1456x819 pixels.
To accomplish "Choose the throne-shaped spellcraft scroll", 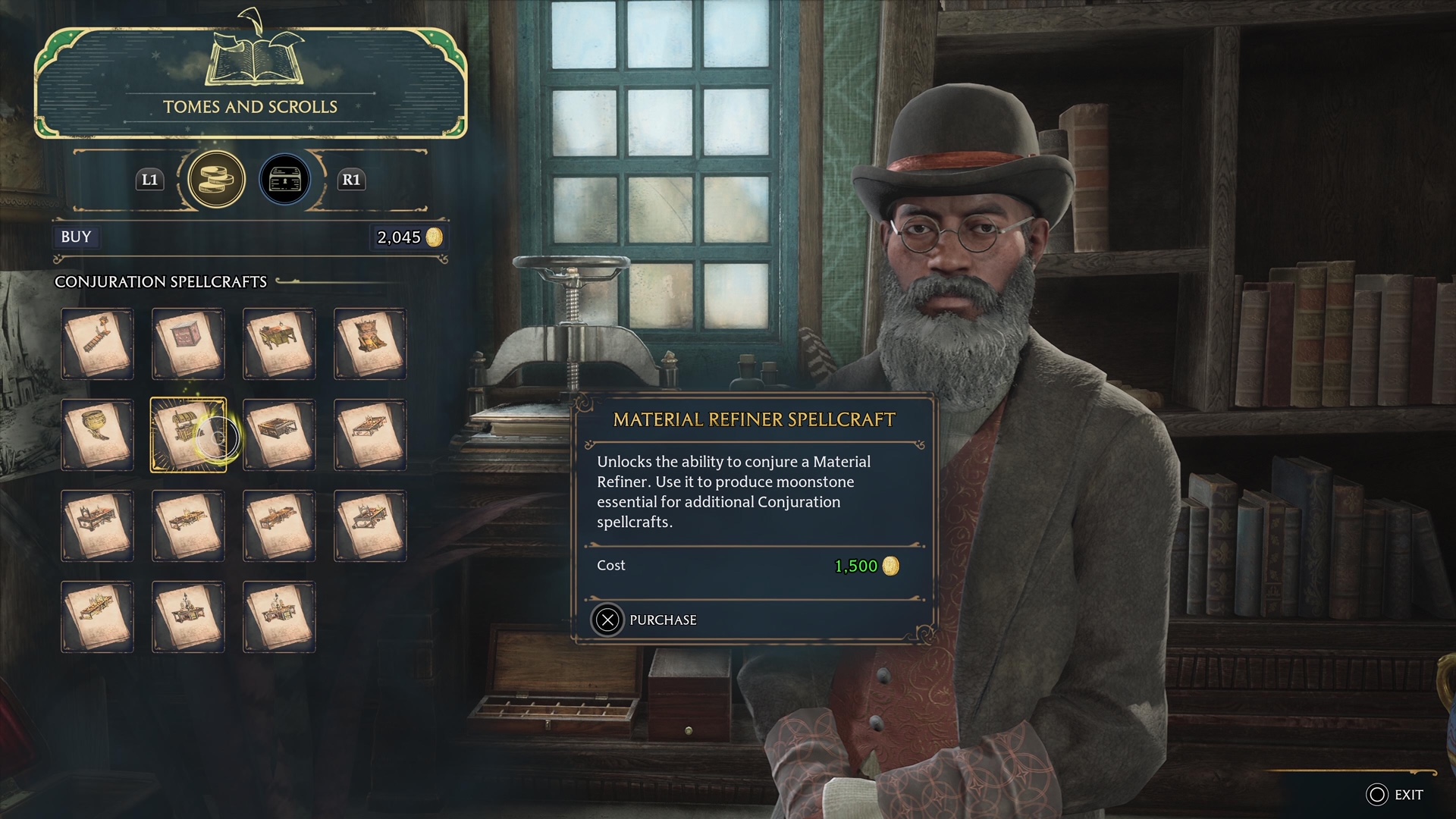I will 370,344.
